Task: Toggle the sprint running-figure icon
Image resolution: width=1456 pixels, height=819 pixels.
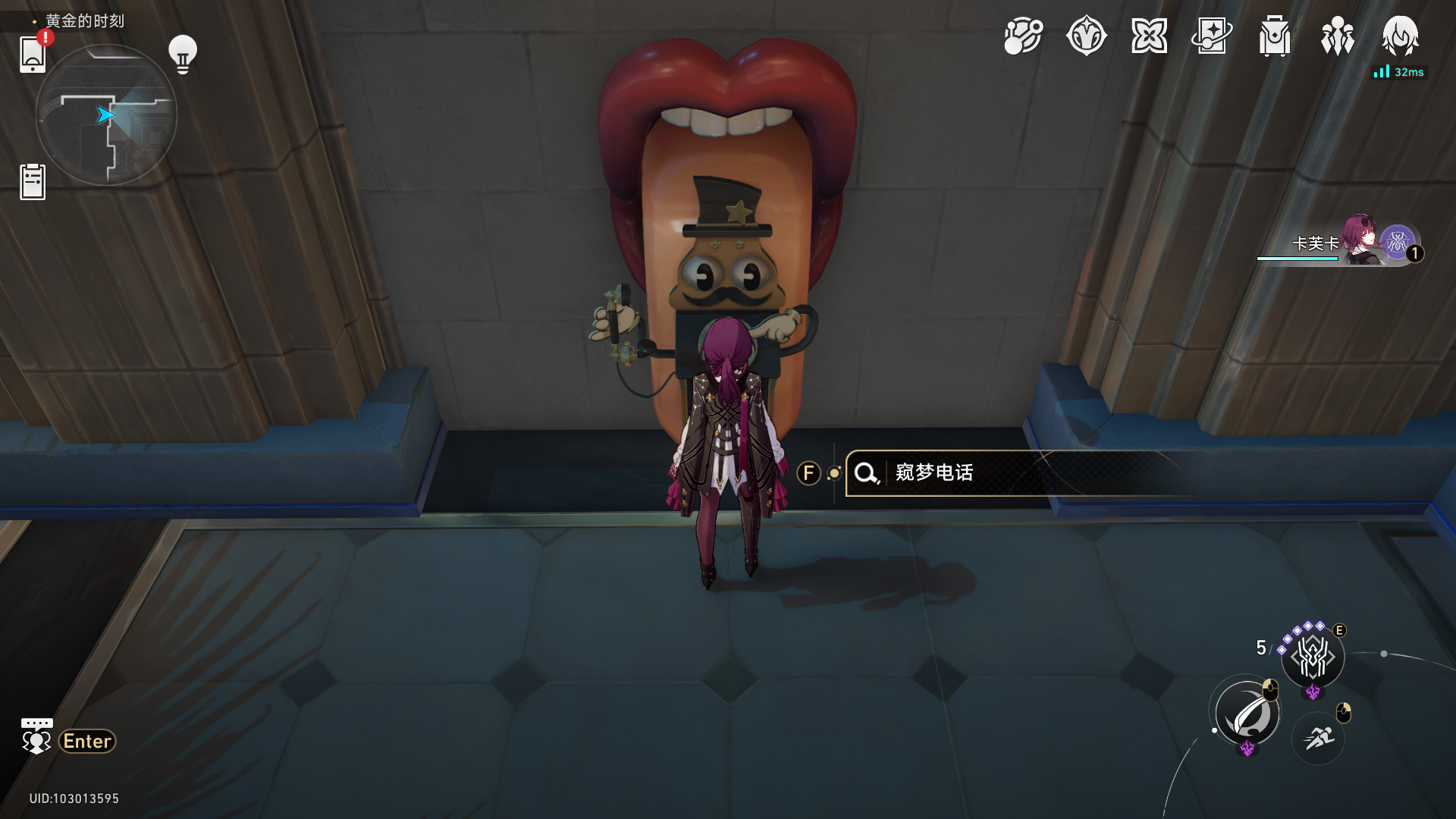Action: click(1319, 737)
